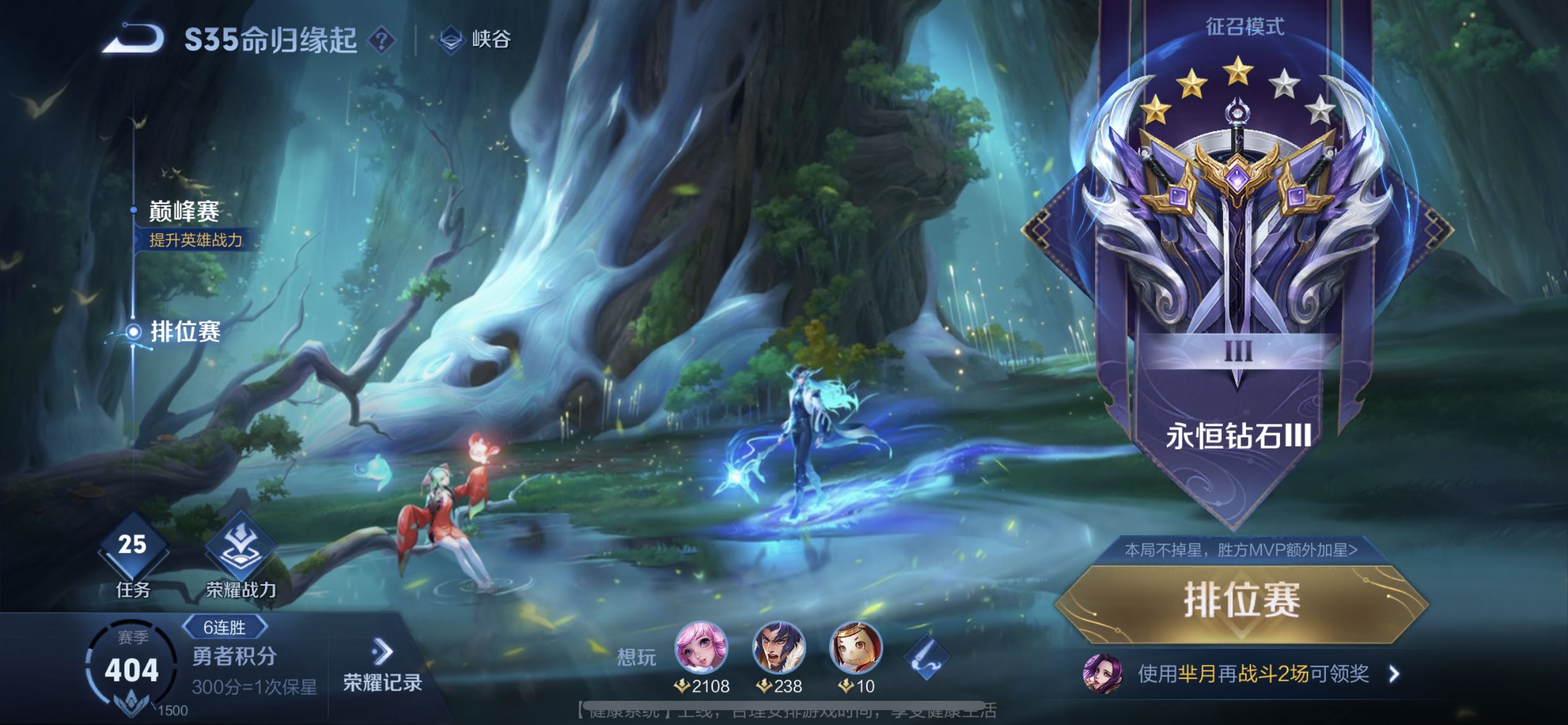Edit the 想玩 hero wishlist
The image size is (1568, 725).
pos(926,657)
